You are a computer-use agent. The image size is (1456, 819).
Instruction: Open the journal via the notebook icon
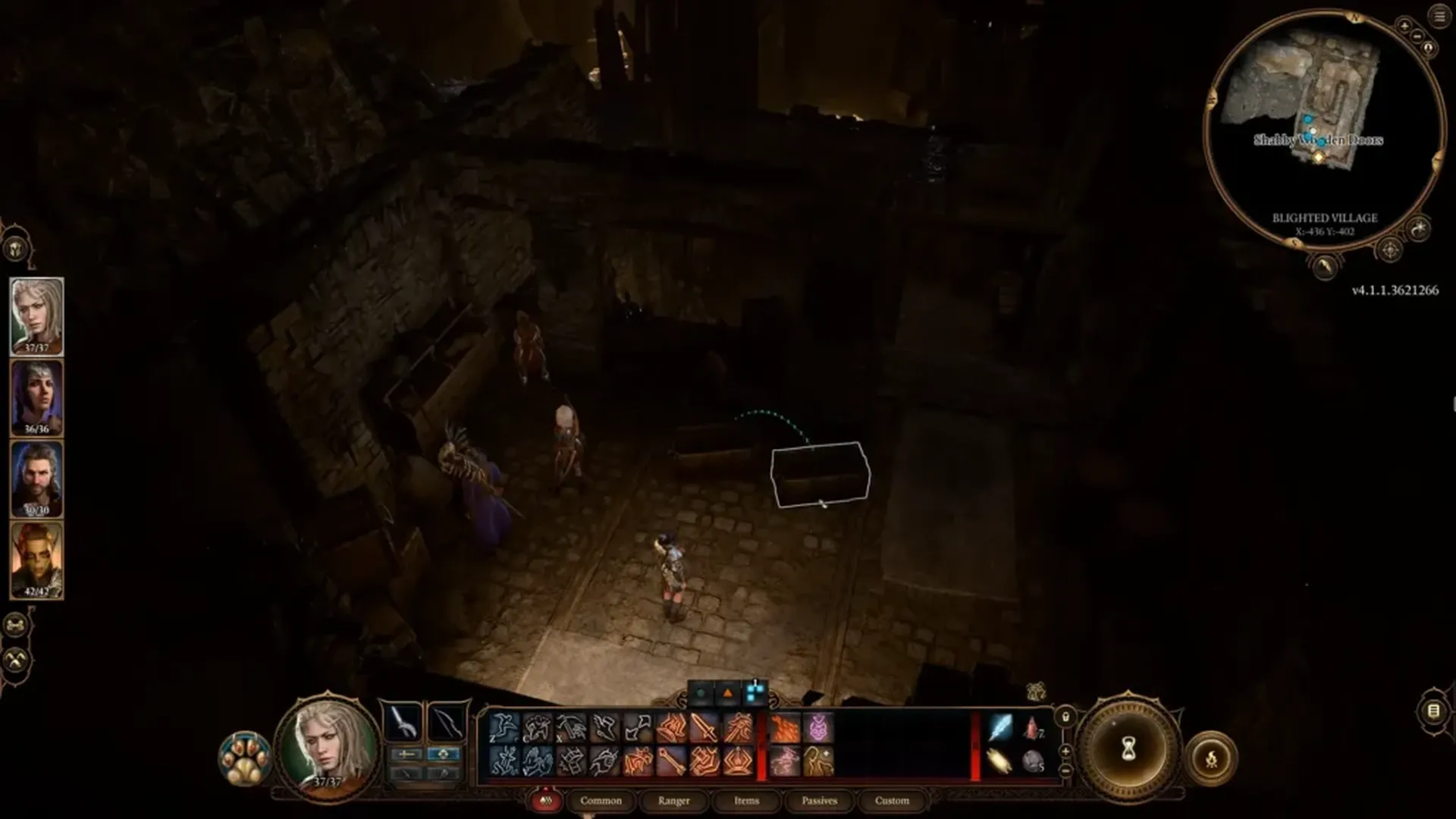coord(1433,711)
